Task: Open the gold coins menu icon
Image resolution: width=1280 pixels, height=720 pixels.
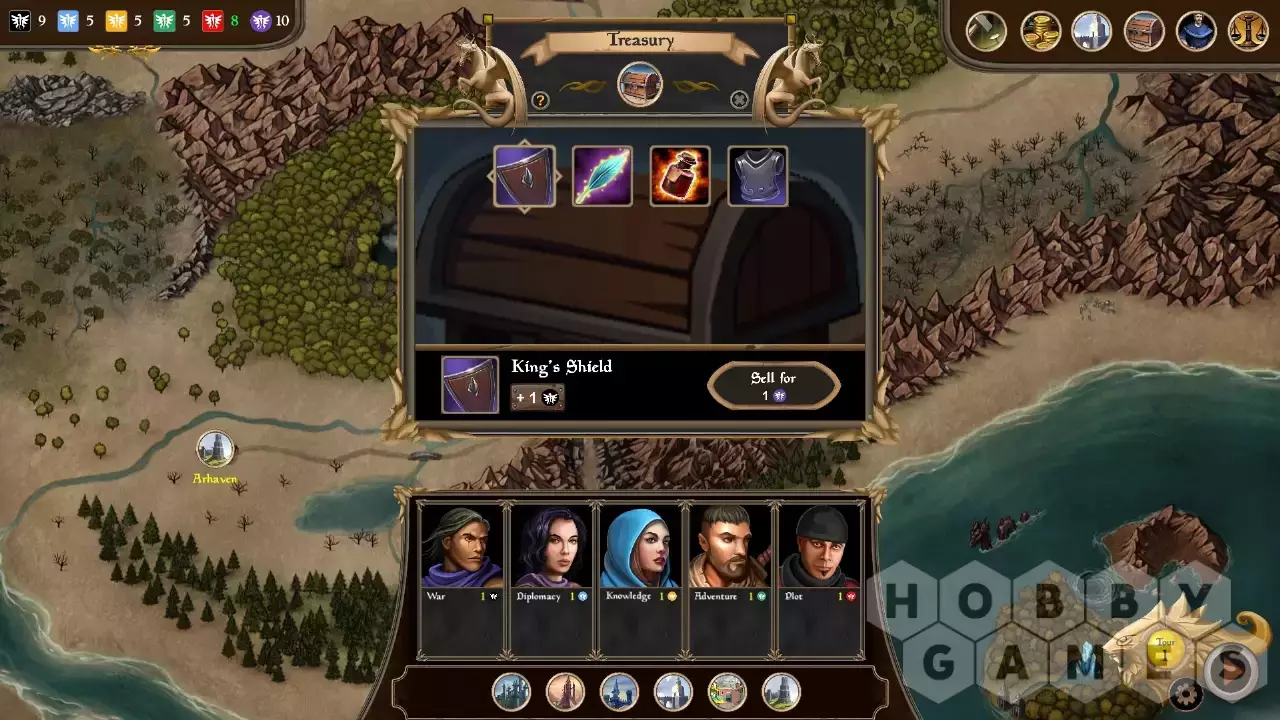Action: (x=1040, y=31)
